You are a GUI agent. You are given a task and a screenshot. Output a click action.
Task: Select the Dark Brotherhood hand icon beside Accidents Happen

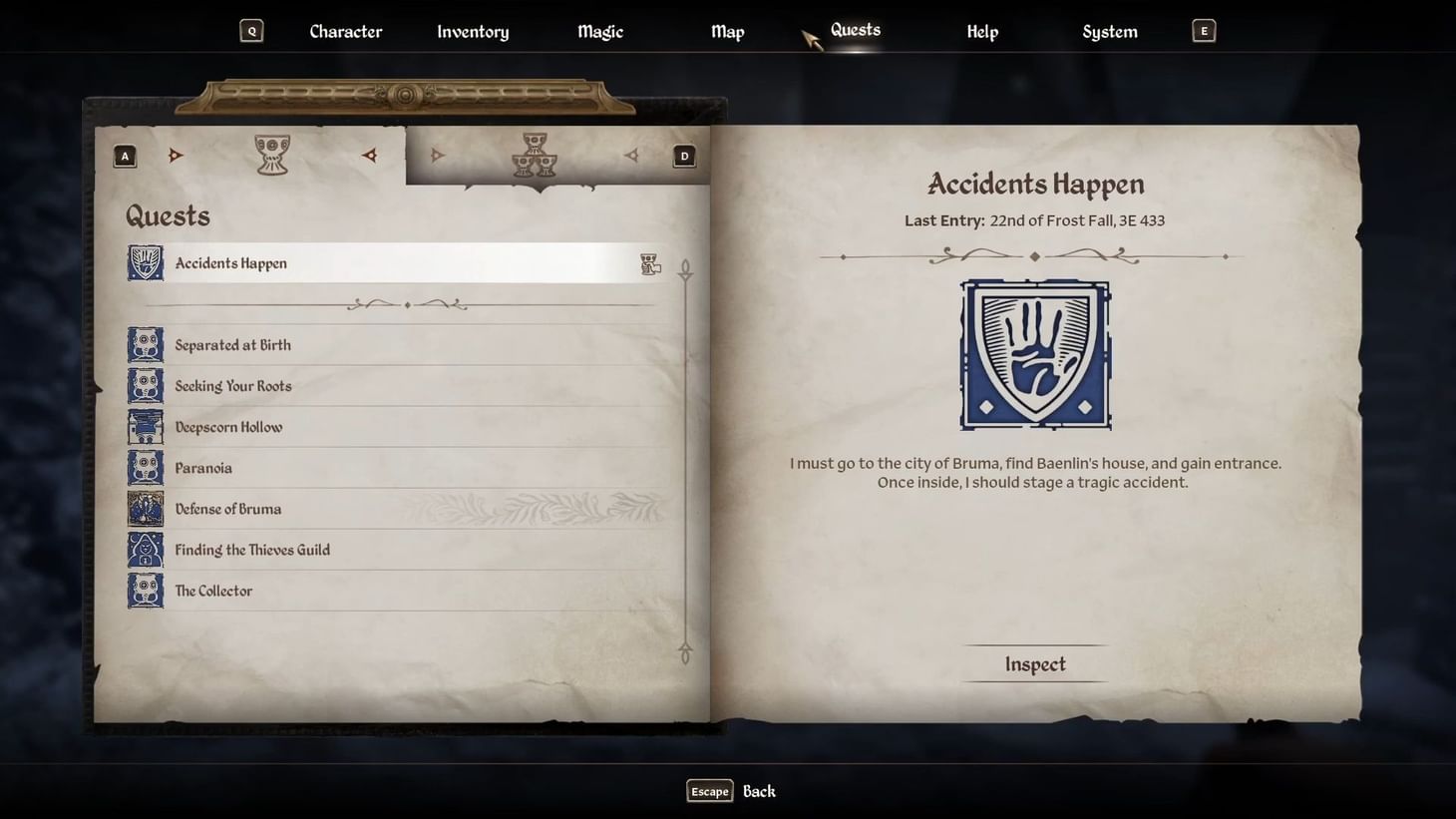(145, 262)
